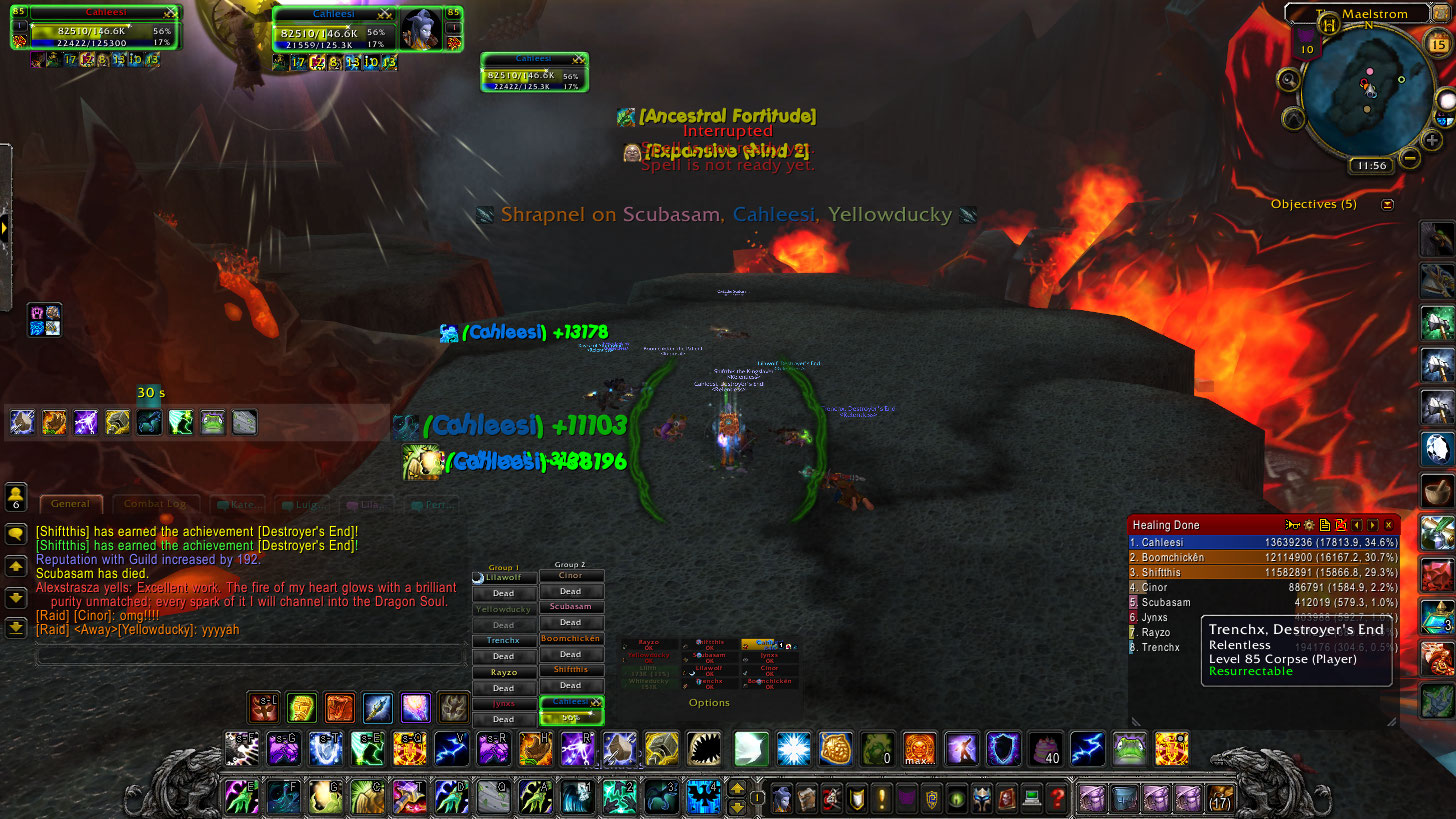The height and width of the screenshot is (819, 1456).
Task: Open the backpack bag with count 17
Action: (1220, 798)
